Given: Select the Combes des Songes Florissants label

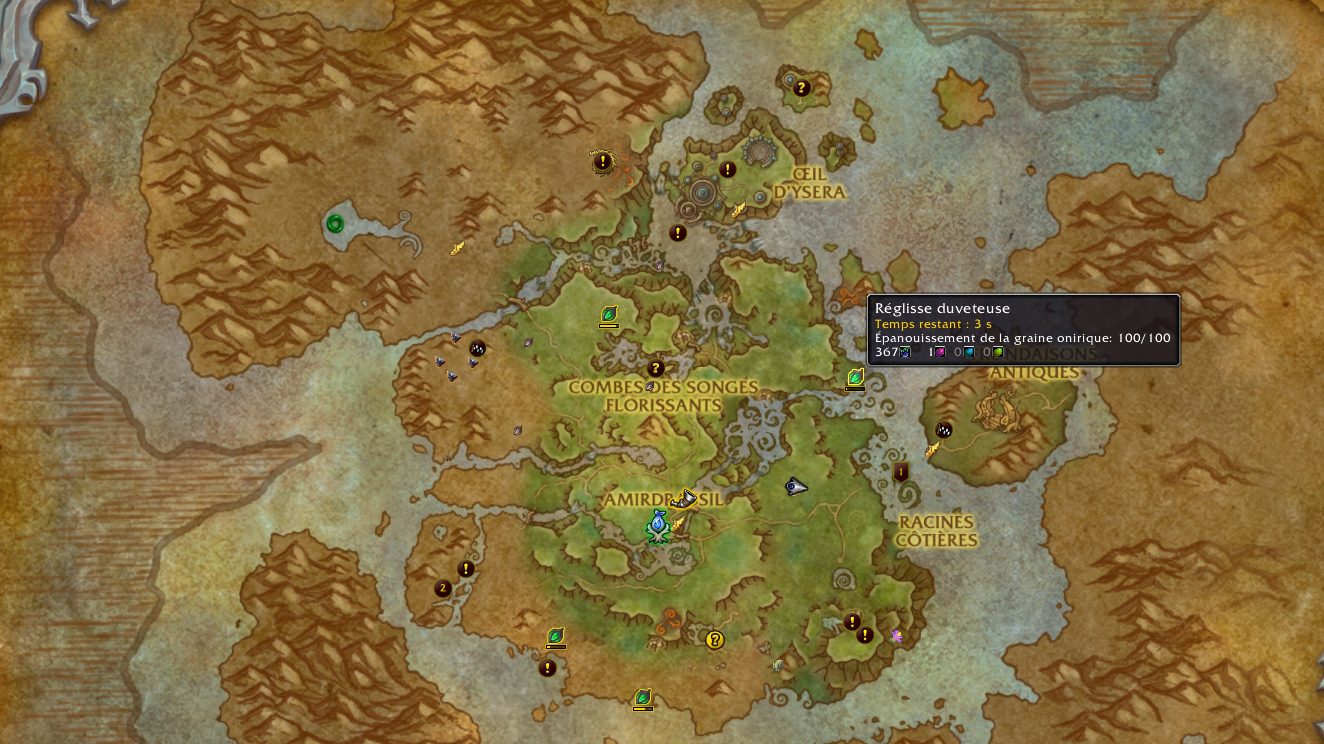Looking at the screenshot, I should coord(663,395).
